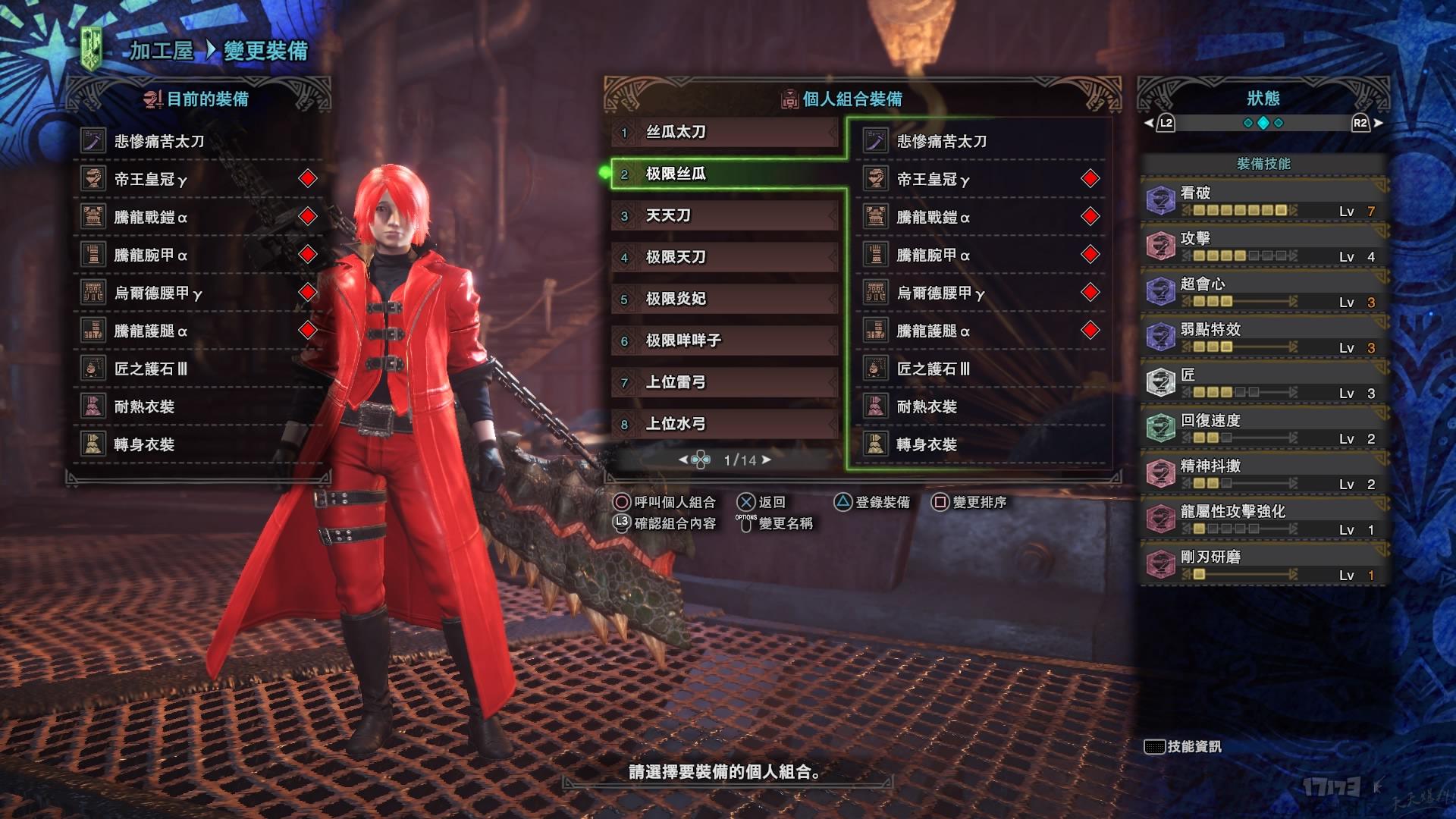This screenshot has width=1456, height=819.
Task: Select loadout 4 极限天刀
Action: coord(724,258)
